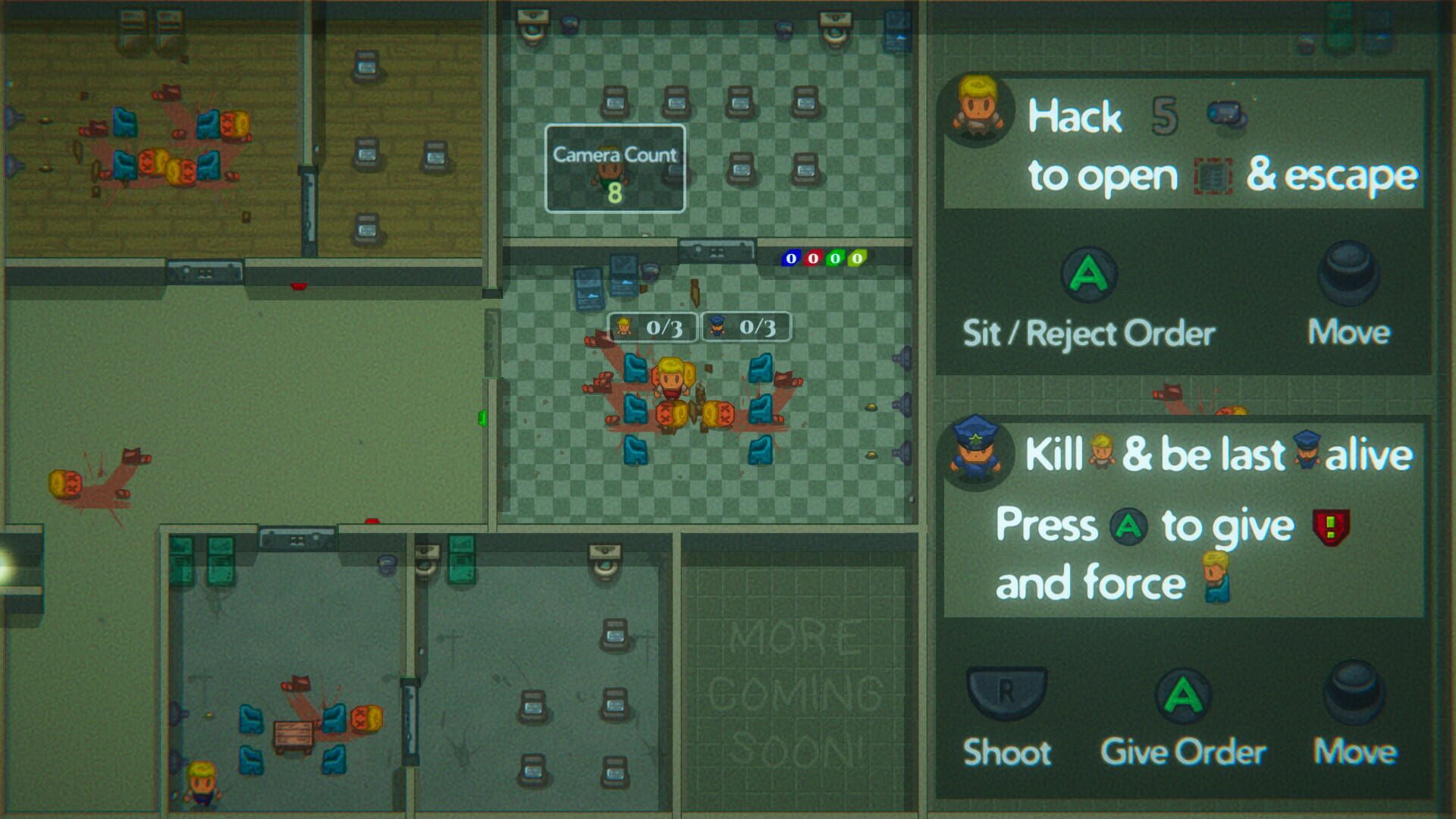Screen dimensions: 1456x819
Task: Click the blue score pip showing 0
Action: point(791,258)
